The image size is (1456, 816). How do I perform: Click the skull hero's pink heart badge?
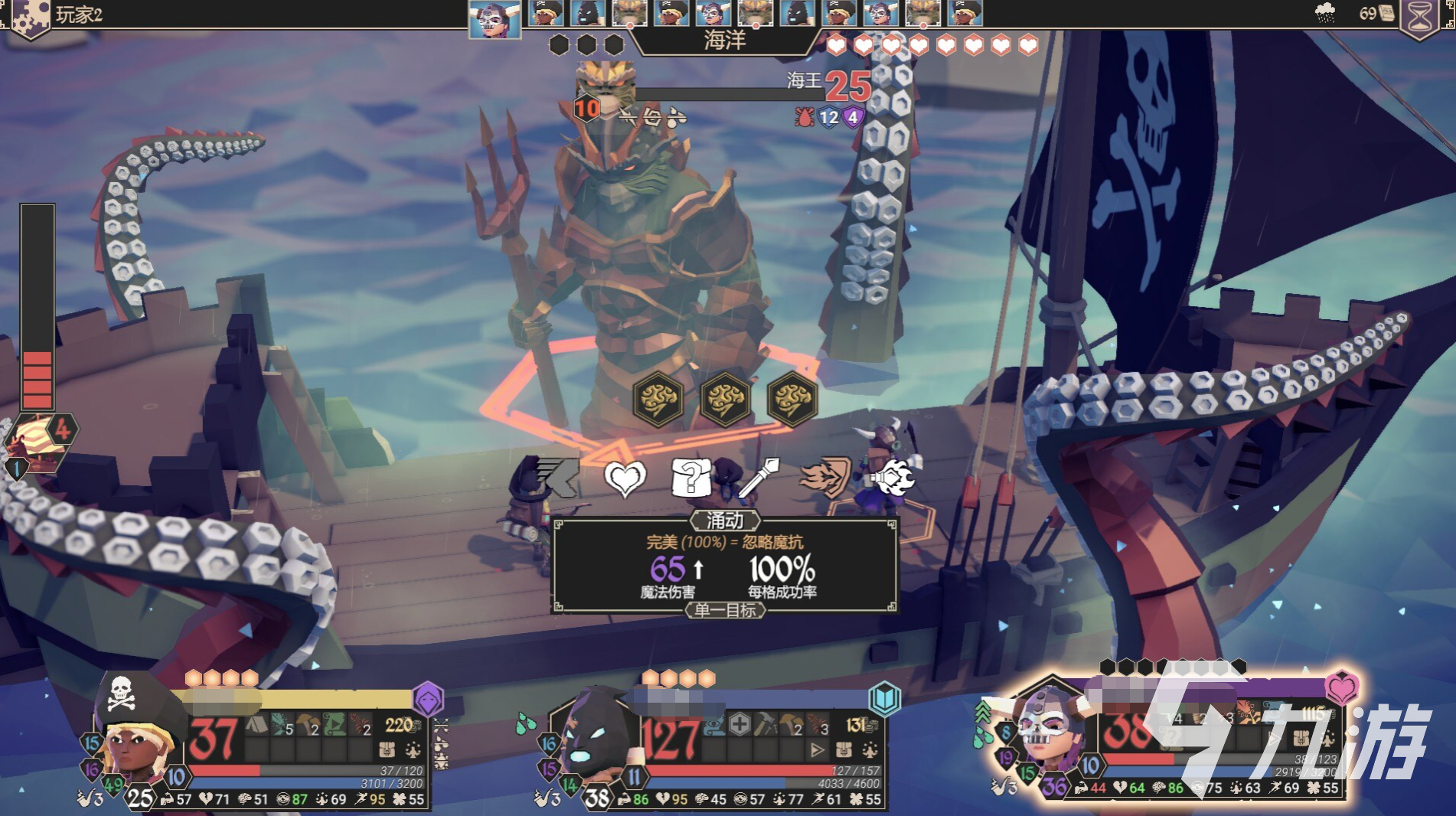click(x=1341, y=687)
